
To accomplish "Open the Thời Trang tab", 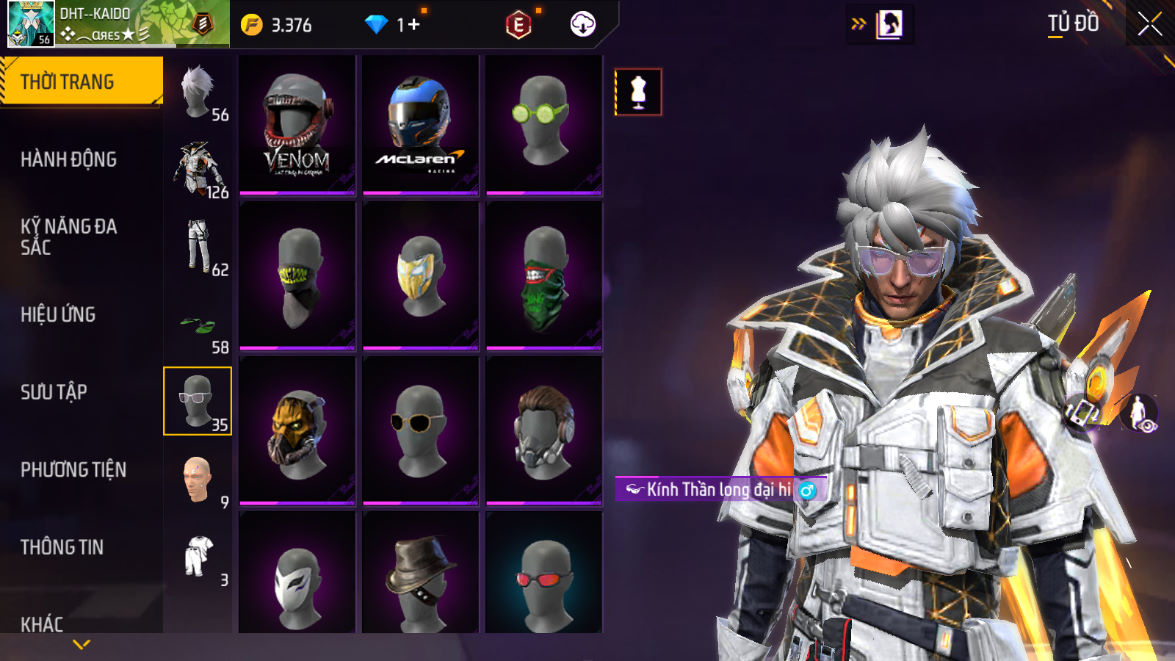I will coord(80,82).
